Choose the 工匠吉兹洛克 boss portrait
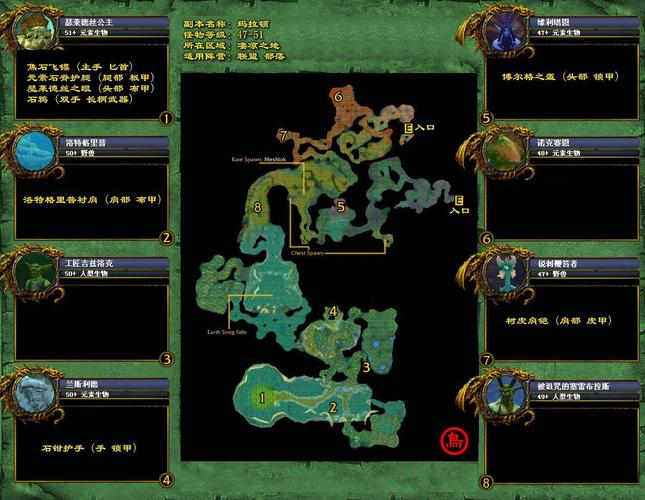This screenshot has height=500, width=645. pos(34,271)
